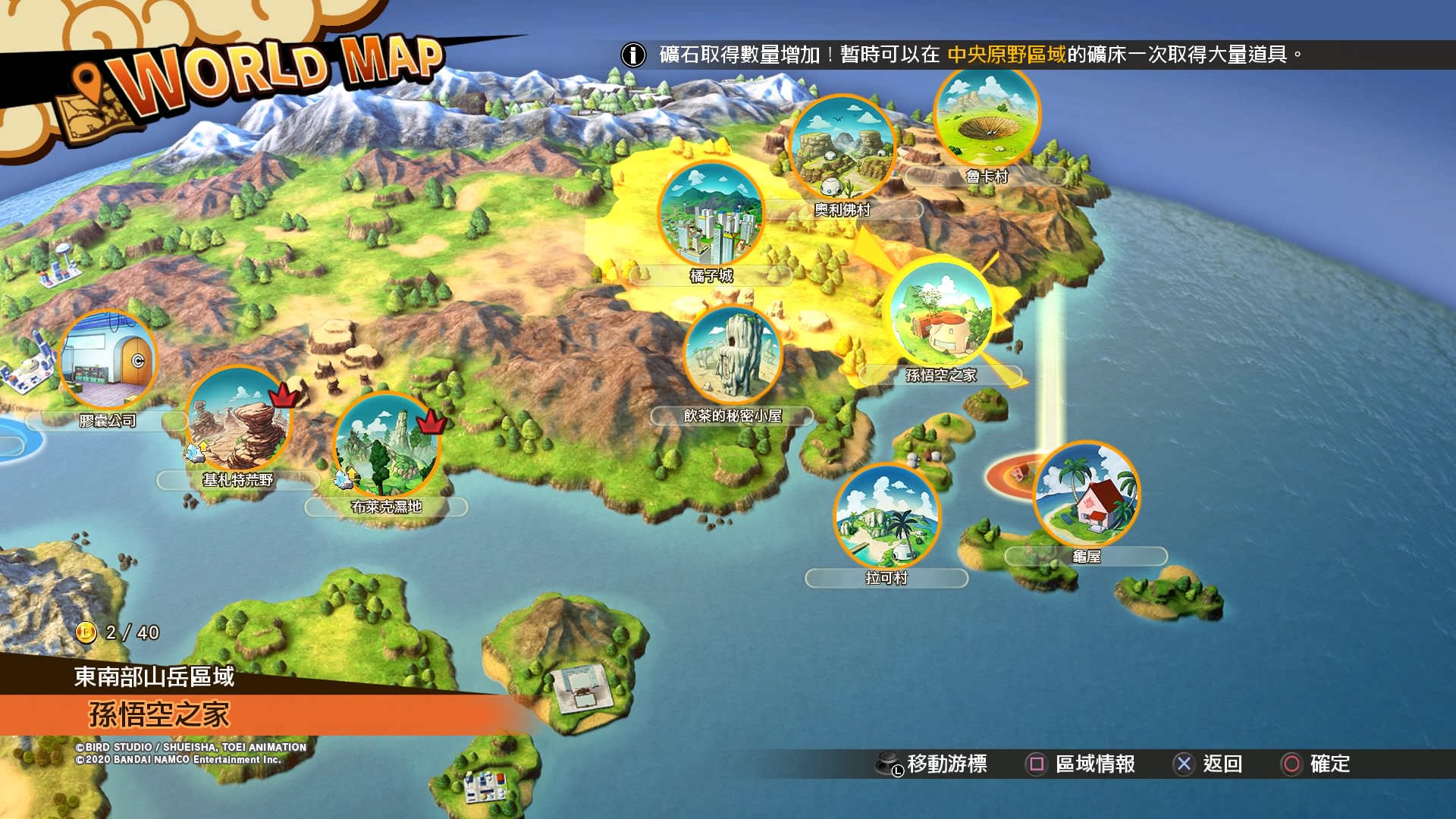Click the info icon beside ore notice
The image size is (1456, 819).
tap(633, 55)
